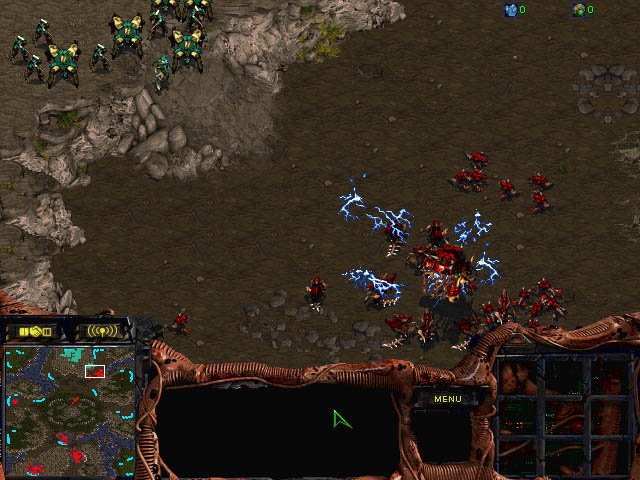Open the game MENU
This screenshot has height=480, width=640.
pyautogui.click(x=447, y=399)
